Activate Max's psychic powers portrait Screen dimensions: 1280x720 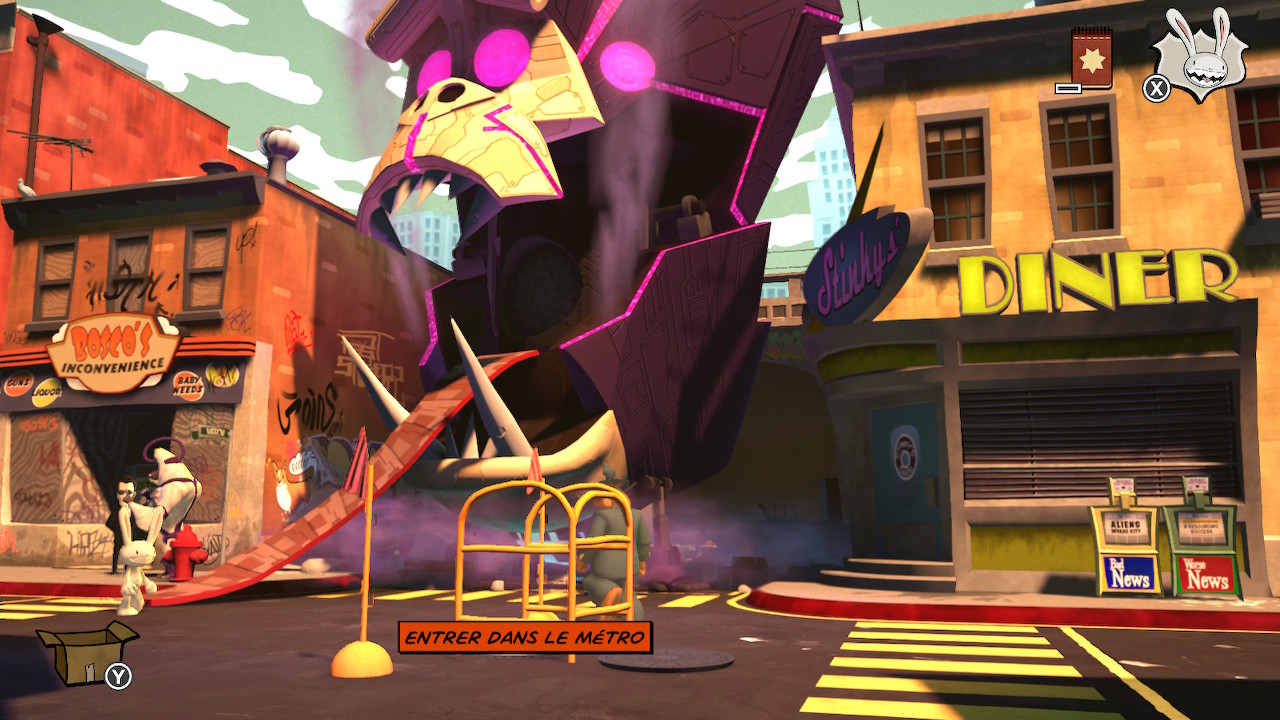tap(1201, 55)
